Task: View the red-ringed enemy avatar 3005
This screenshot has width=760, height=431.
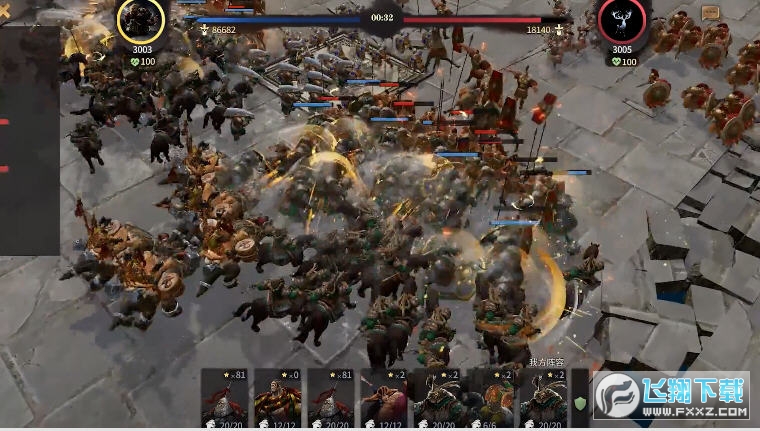Action: 622,21
